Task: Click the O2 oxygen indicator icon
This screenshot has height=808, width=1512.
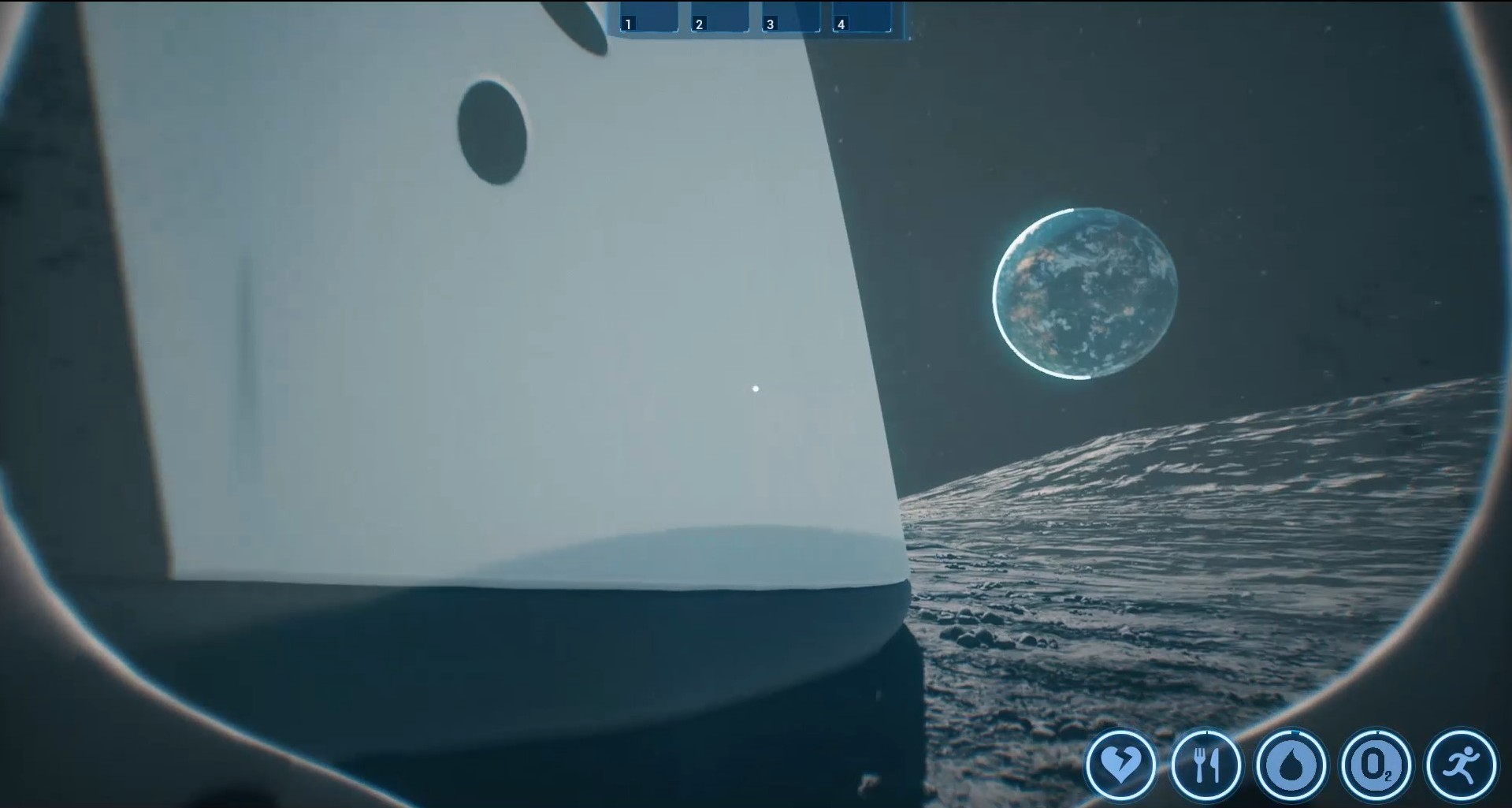Action: coord(1377,765)
